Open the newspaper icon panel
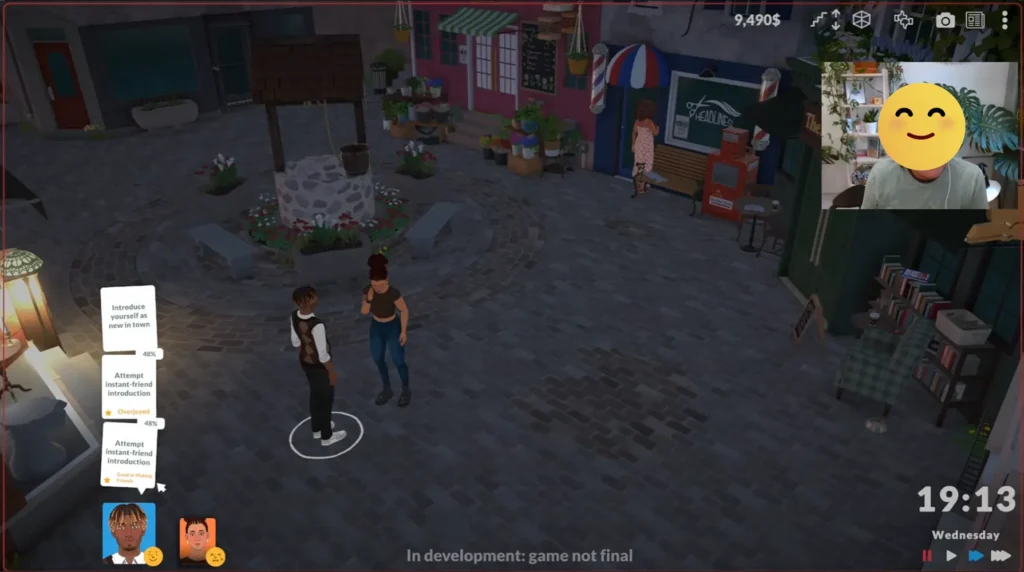This screenshot has width=1024, height=572. pyautogui.click(x=975, y=20)
